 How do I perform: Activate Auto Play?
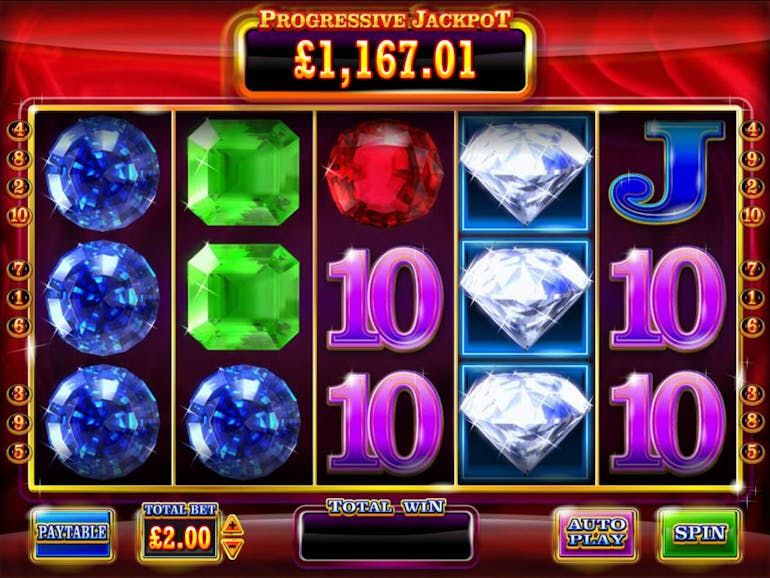pyautogui.click(x=596, y=533)
